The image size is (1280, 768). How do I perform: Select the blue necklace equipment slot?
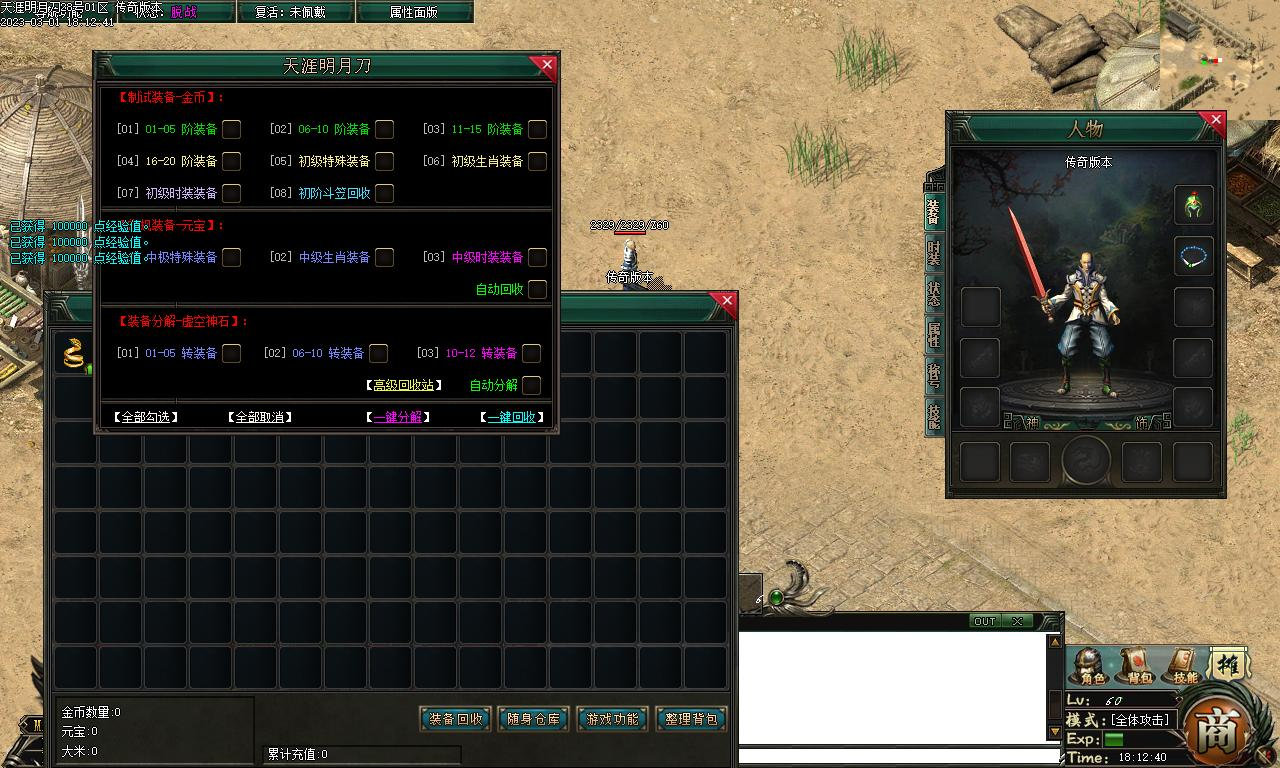(x=1193, y=257)
